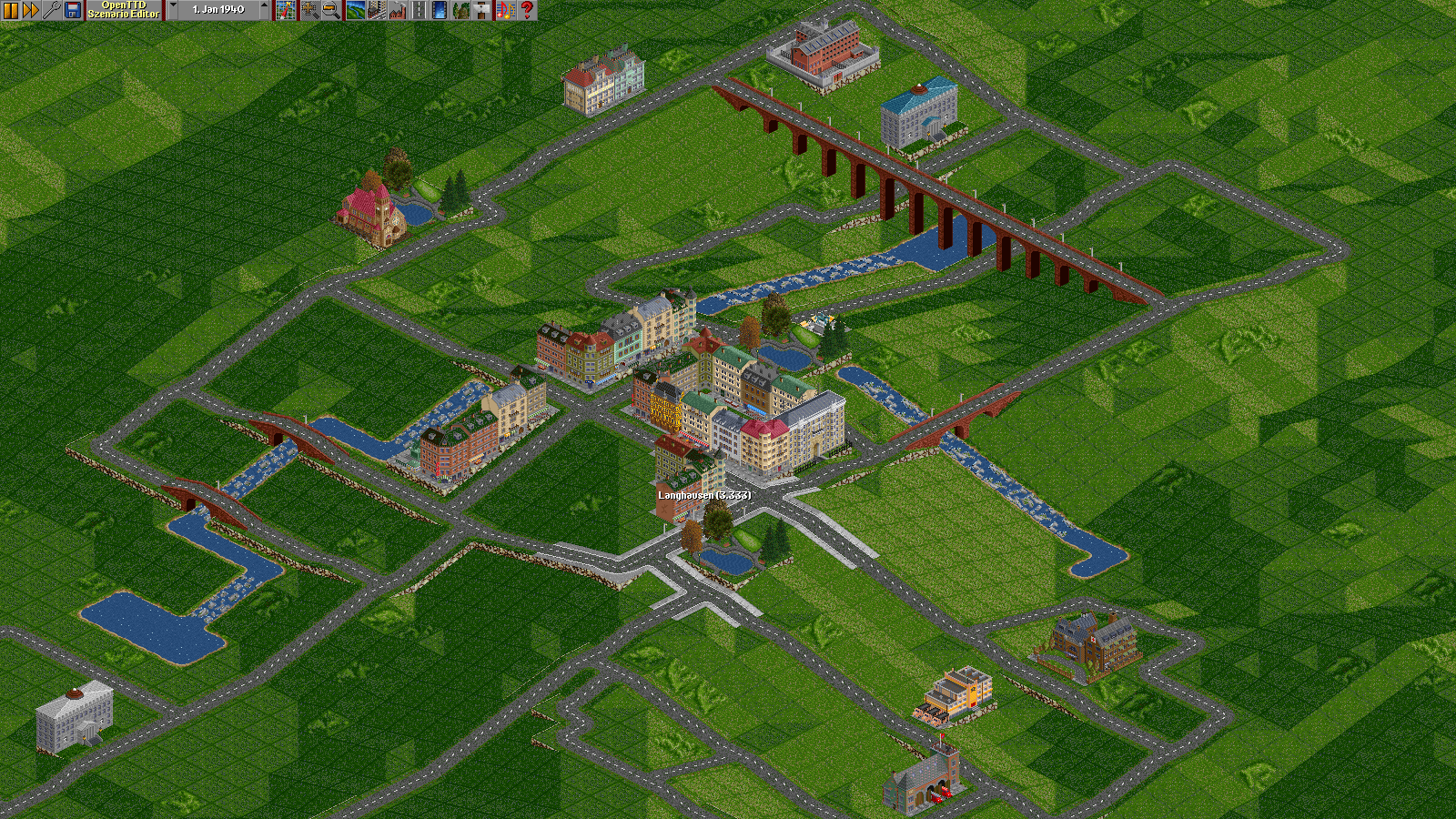The height and width of the screenshot is (819, 1456).
Task: Select the place sign tool
Action: (482, 10)
